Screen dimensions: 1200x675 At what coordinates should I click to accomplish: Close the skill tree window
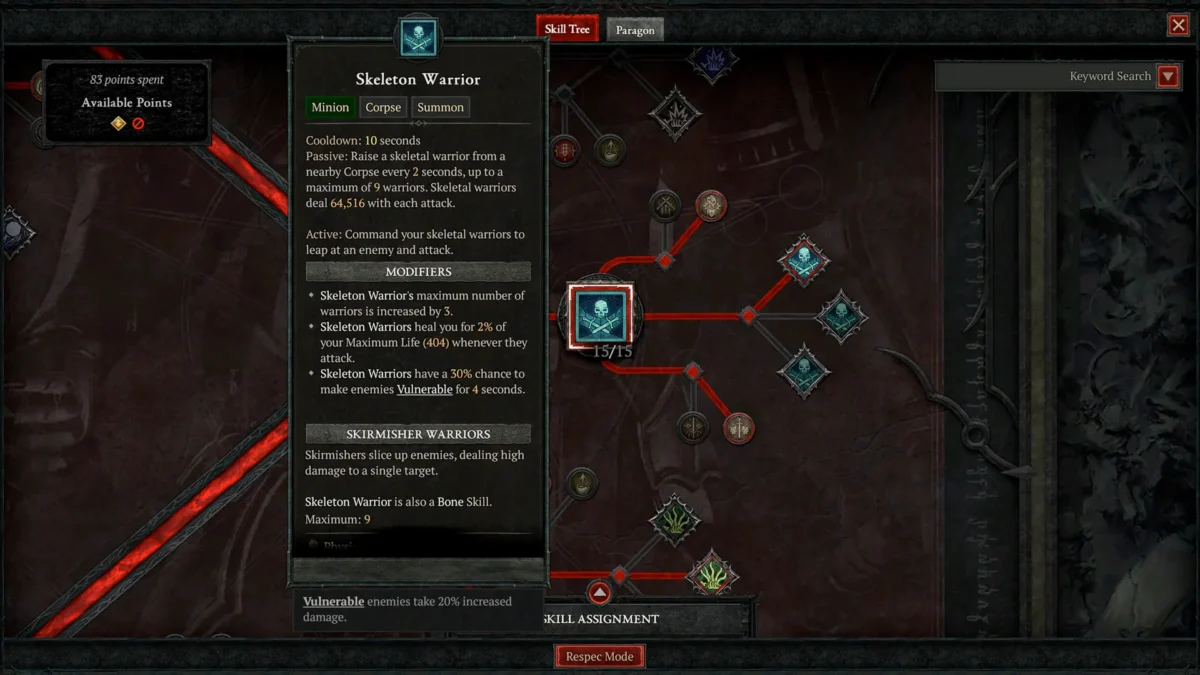point(1178,26)
